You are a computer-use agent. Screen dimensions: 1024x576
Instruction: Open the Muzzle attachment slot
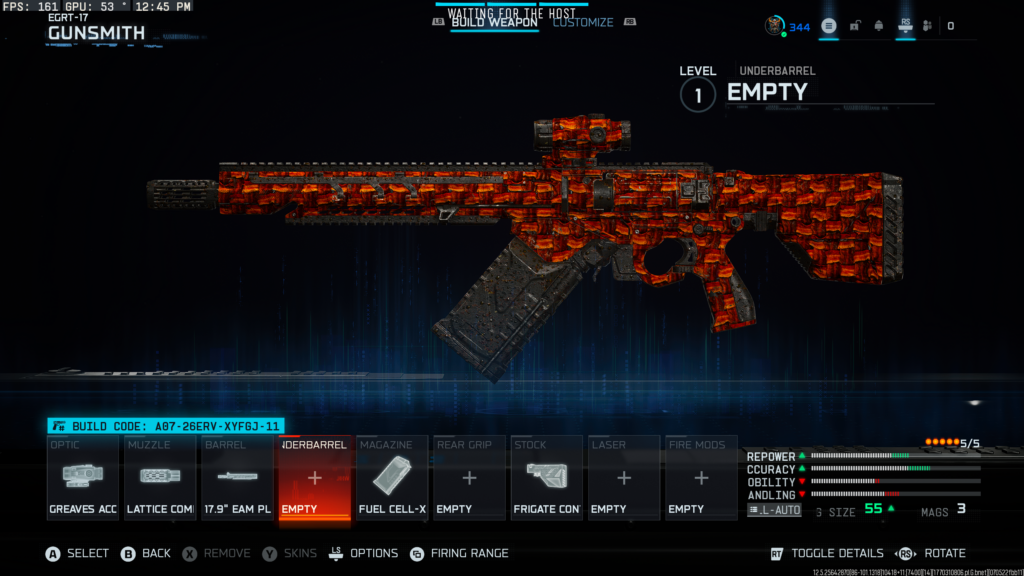click(x=160, y=478)
